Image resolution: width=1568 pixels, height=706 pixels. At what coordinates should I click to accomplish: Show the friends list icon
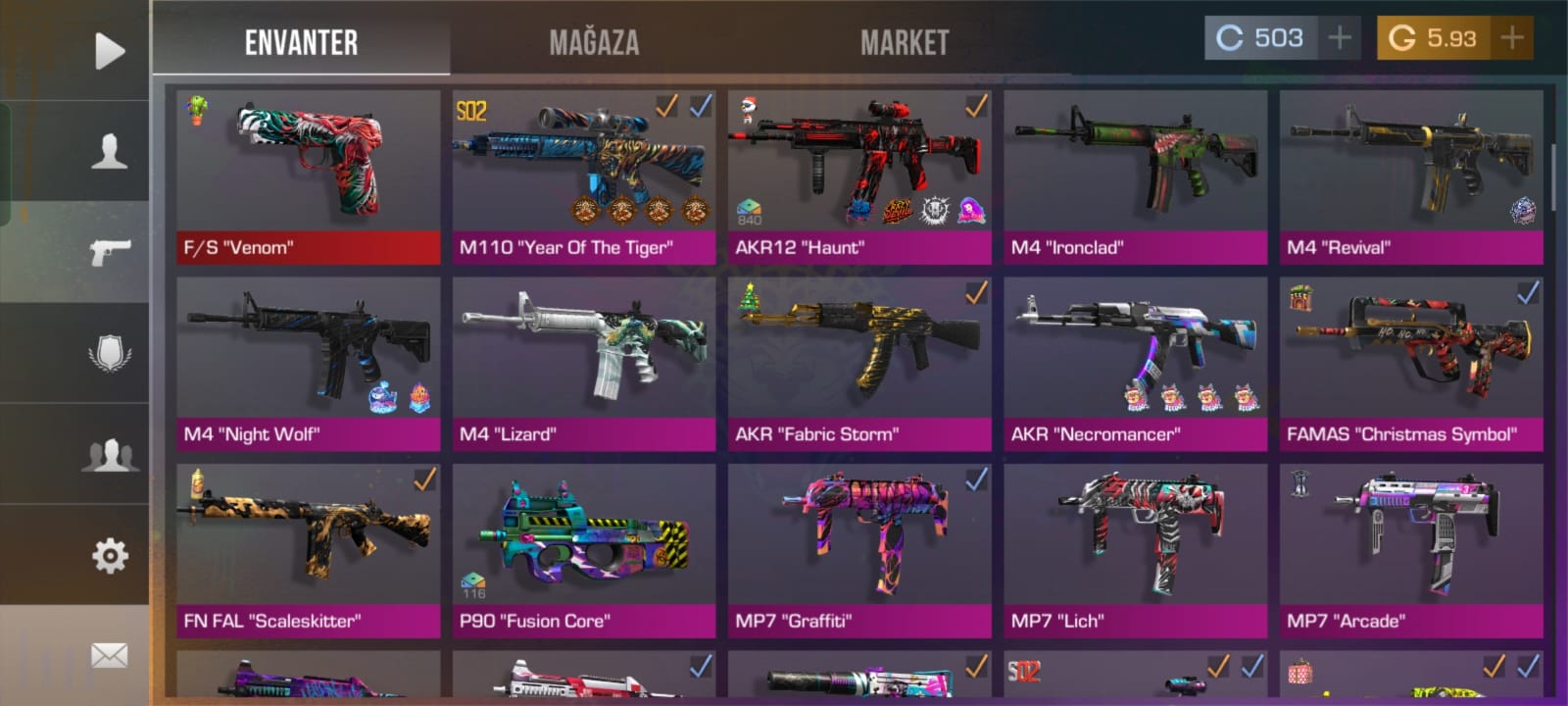109,455
